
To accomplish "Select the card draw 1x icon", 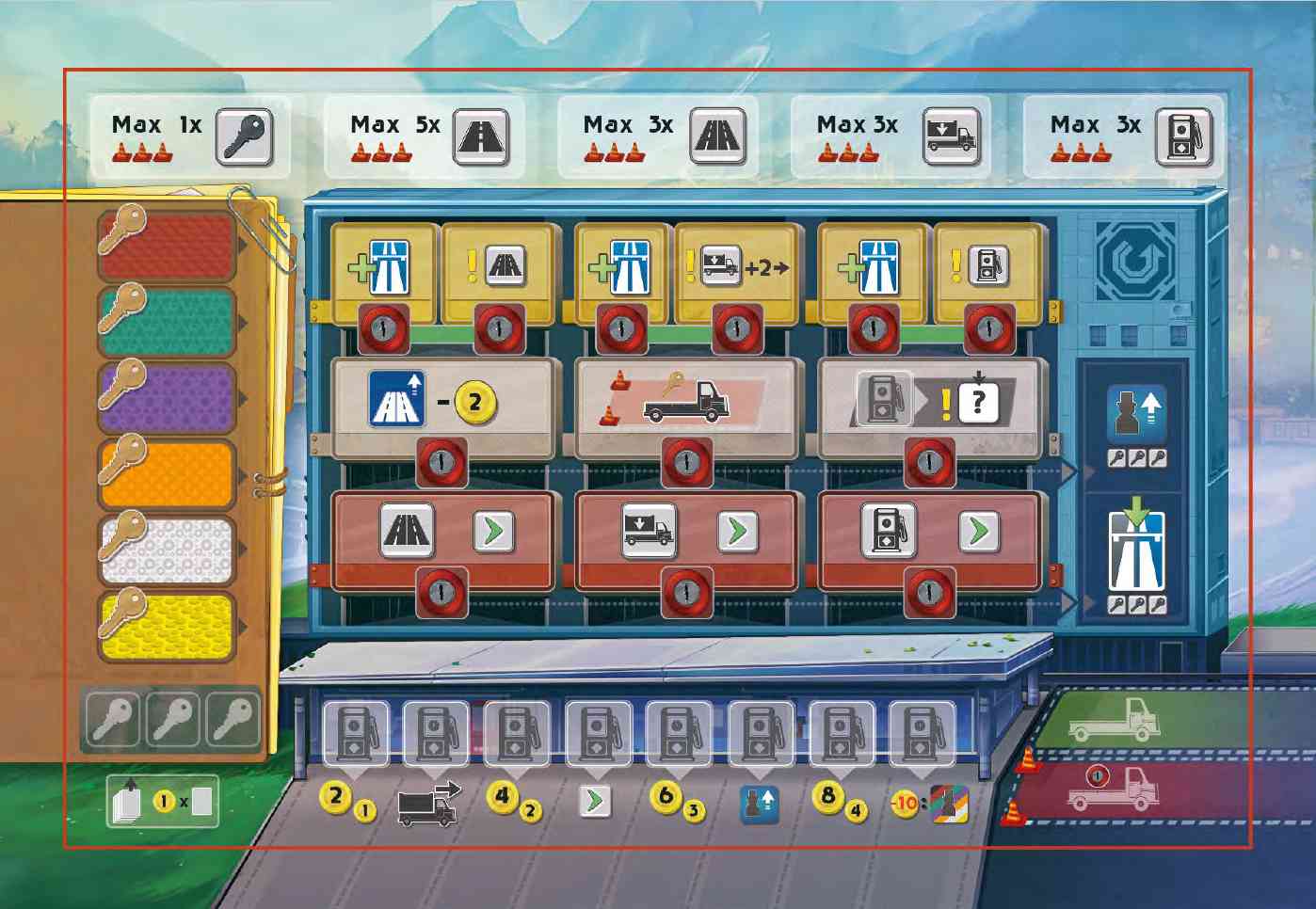I will point(163,802).
